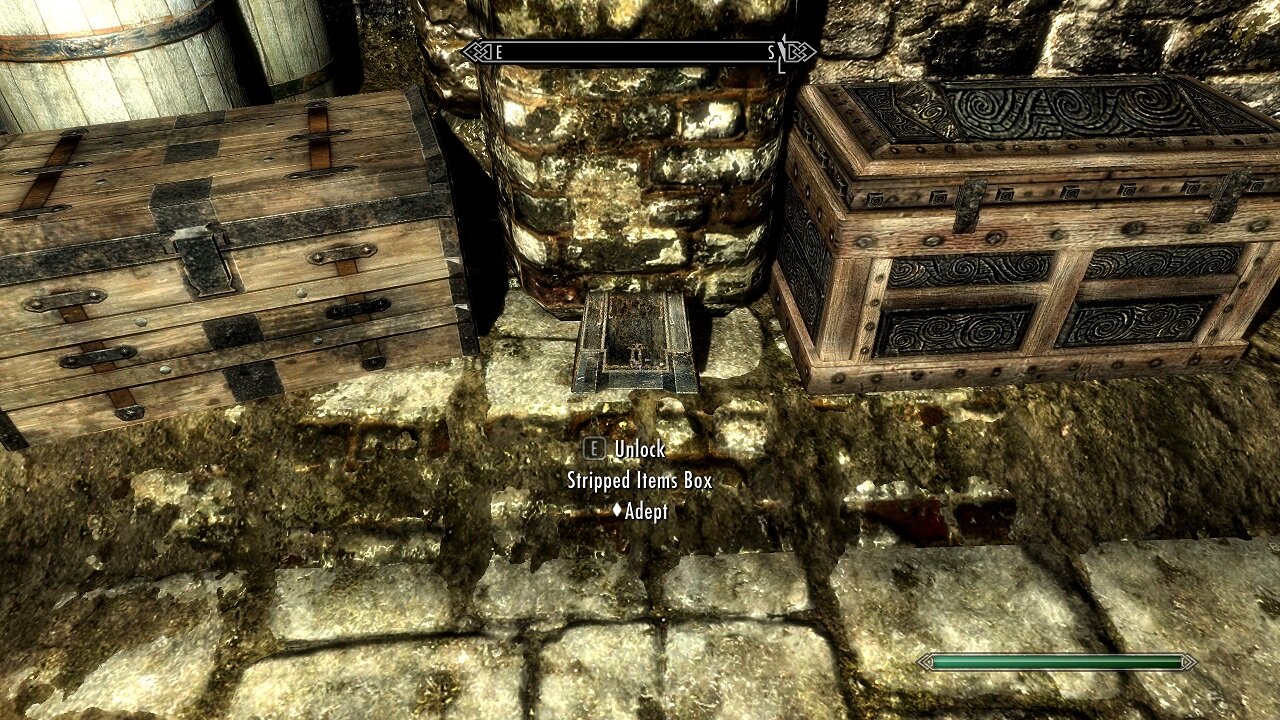Click the E key prompt icon
The image size is (1280, 720).
tap(594, 449)
